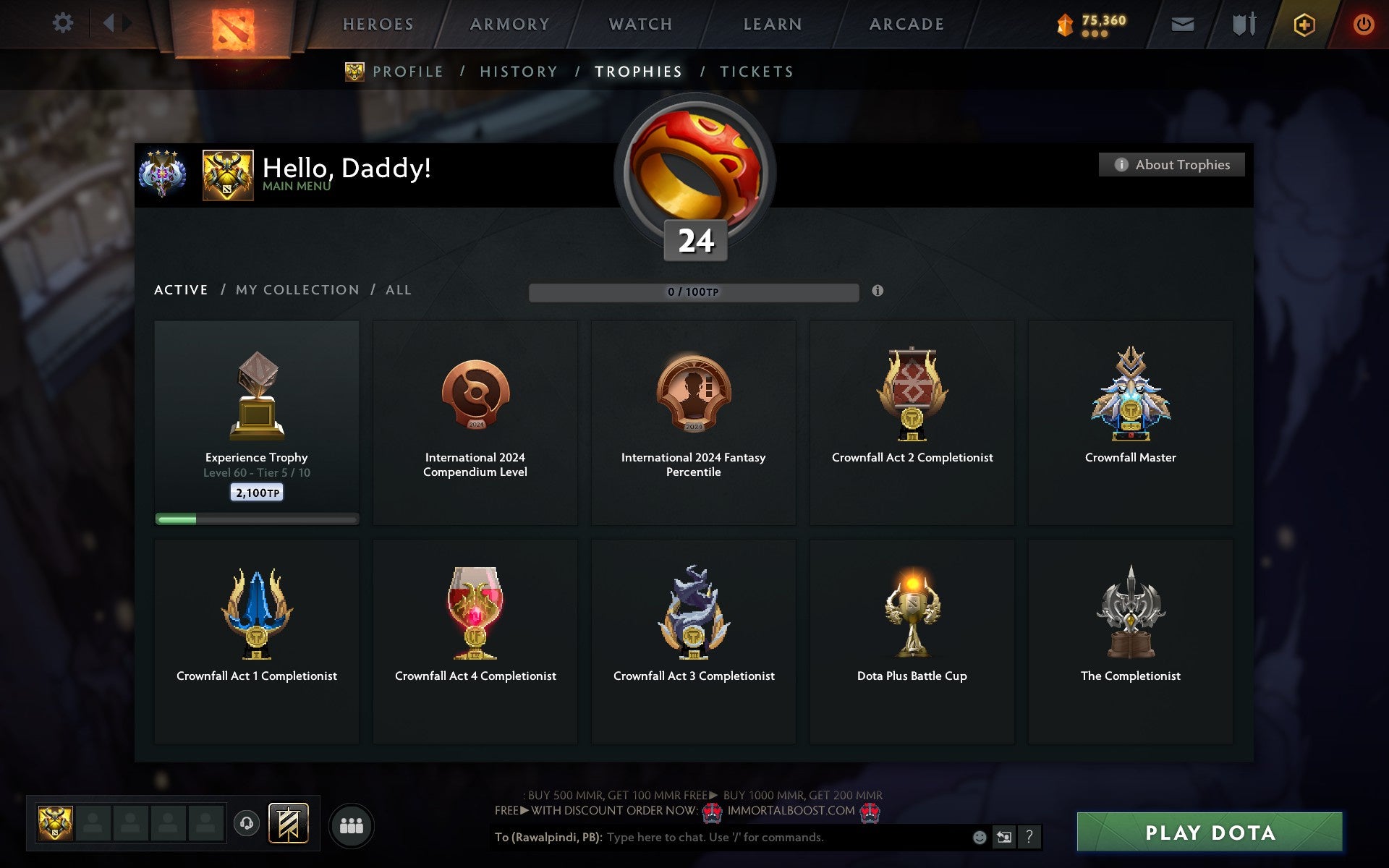Click the Experience Trophy progress bar

[x=257, y=519]
